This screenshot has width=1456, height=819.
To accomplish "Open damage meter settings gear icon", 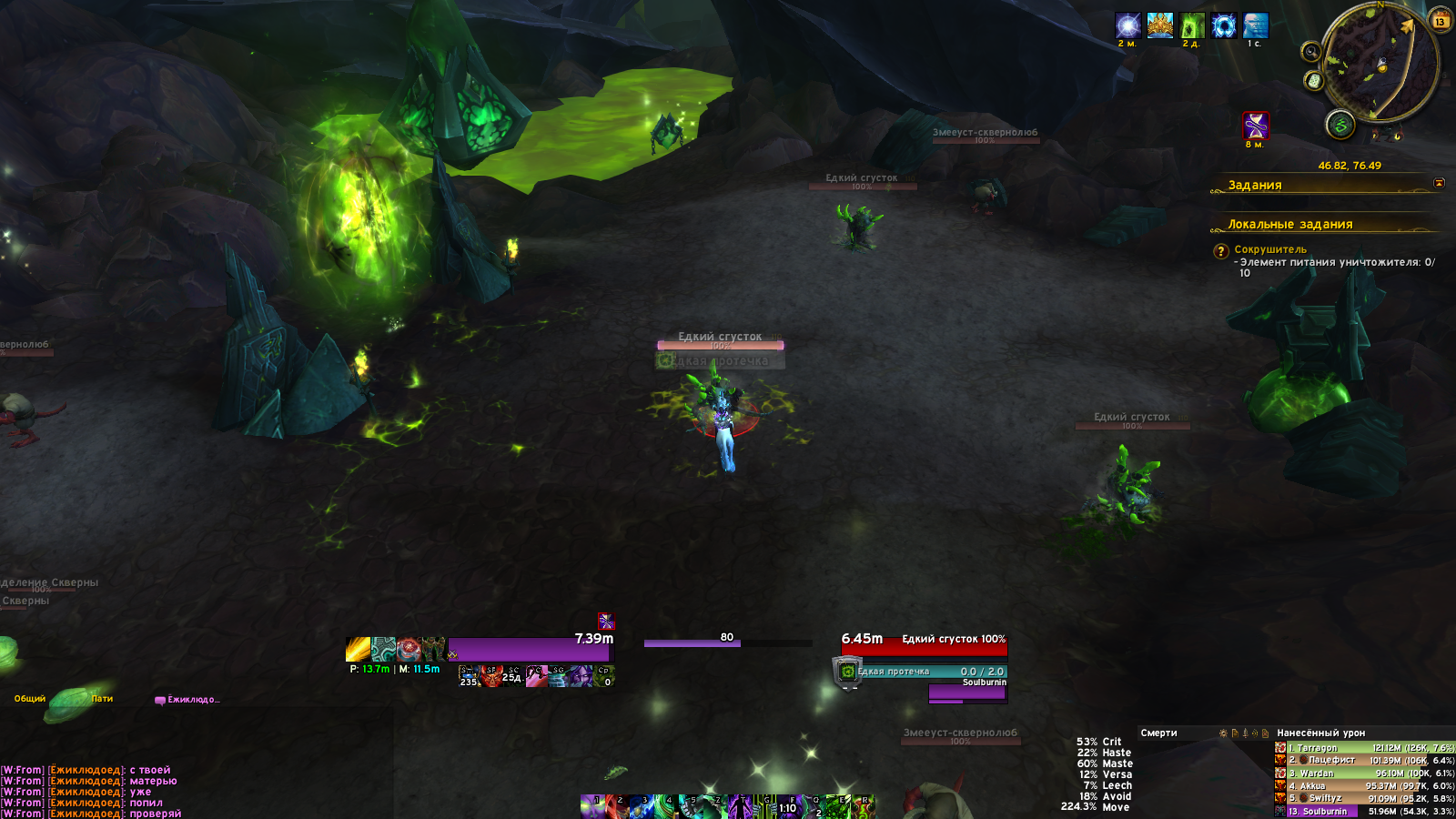I will tap(1223, 733).
